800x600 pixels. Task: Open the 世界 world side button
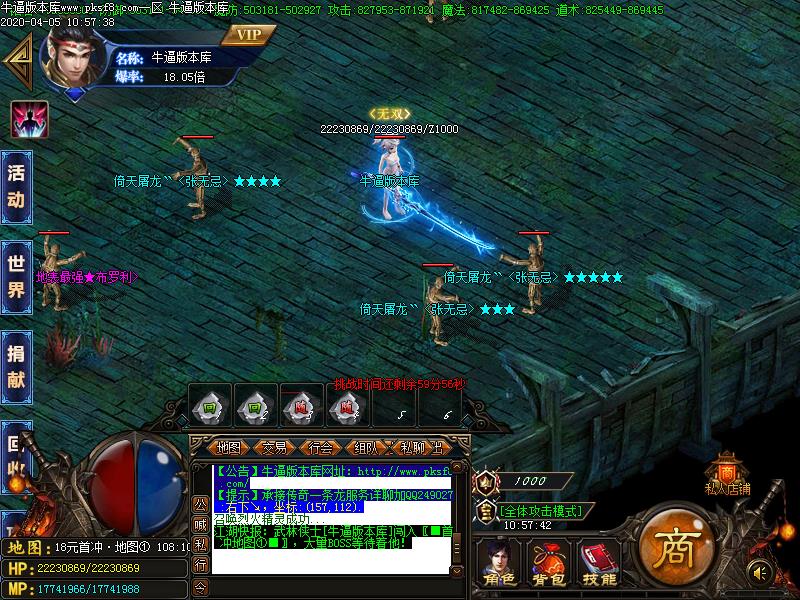15,275
